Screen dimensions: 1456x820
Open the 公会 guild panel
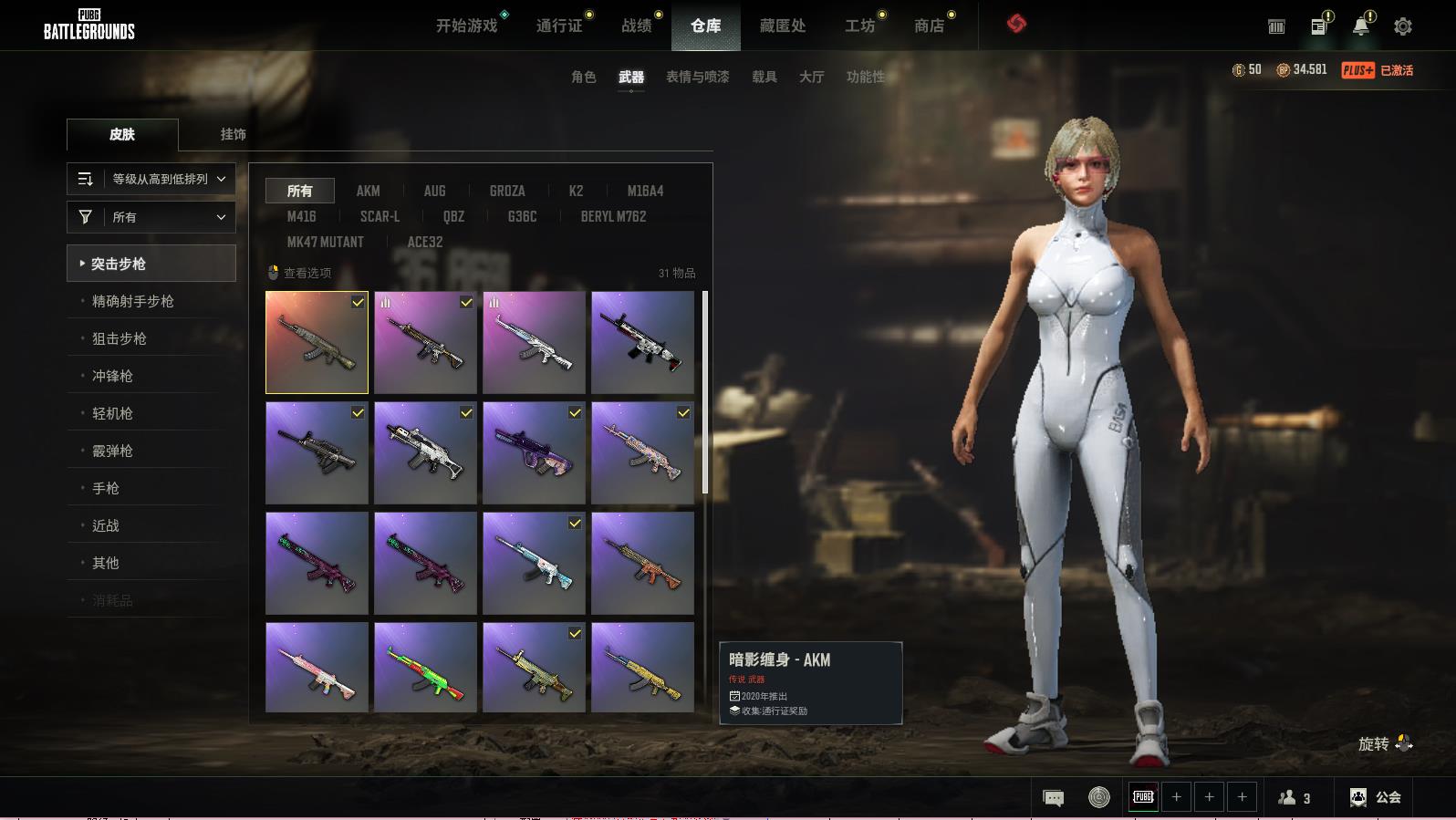pyautogui.click(x=1376, y=797)
